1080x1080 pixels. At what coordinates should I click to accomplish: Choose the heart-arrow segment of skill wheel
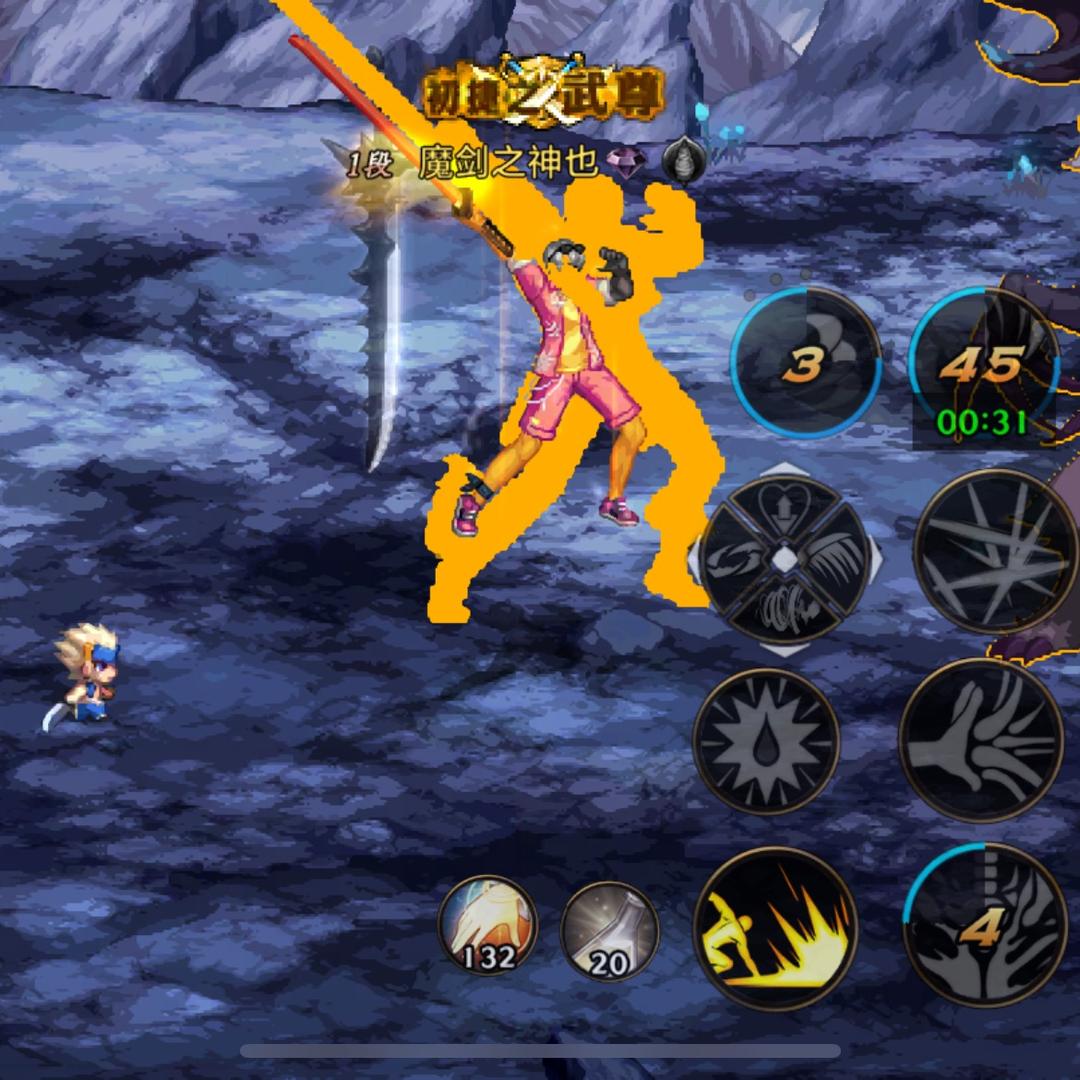pos(784,510)
